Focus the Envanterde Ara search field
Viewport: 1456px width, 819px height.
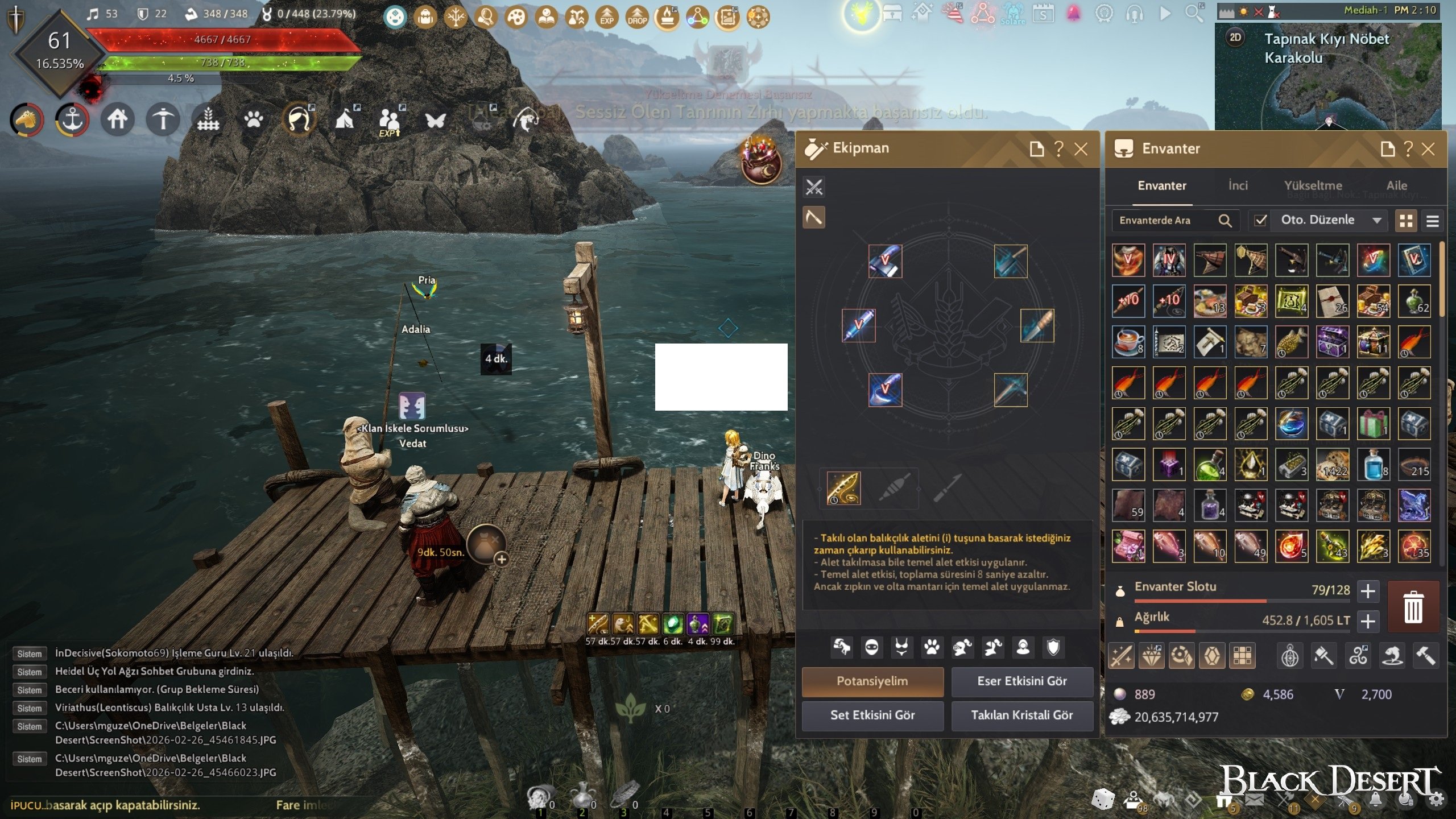click(x=1163, y=220)
